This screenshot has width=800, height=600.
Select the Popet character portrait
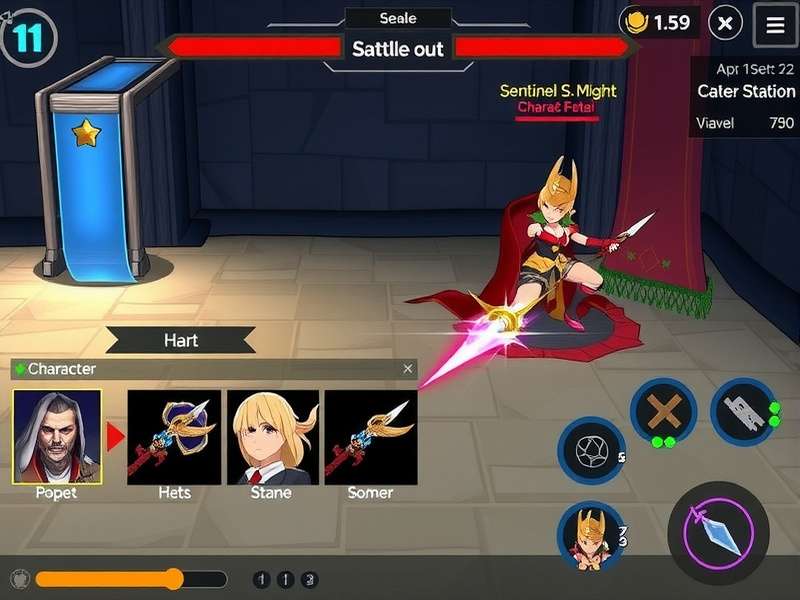(x=56, y=436)
